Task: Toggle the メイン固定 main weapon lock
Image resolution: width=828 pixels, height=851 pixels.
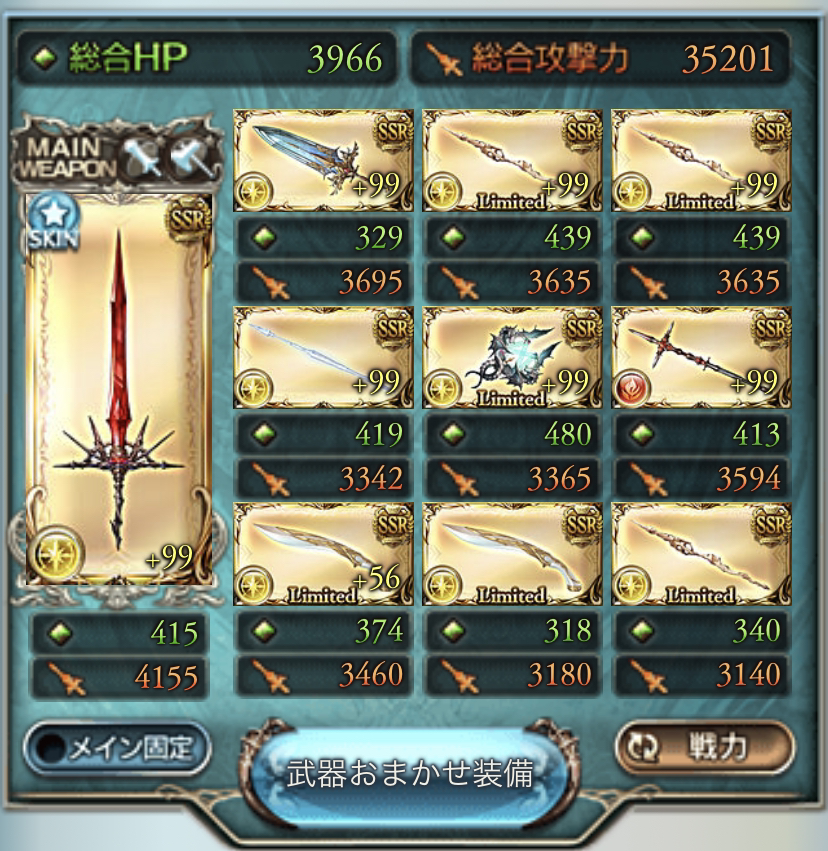Action: point(118,747)
